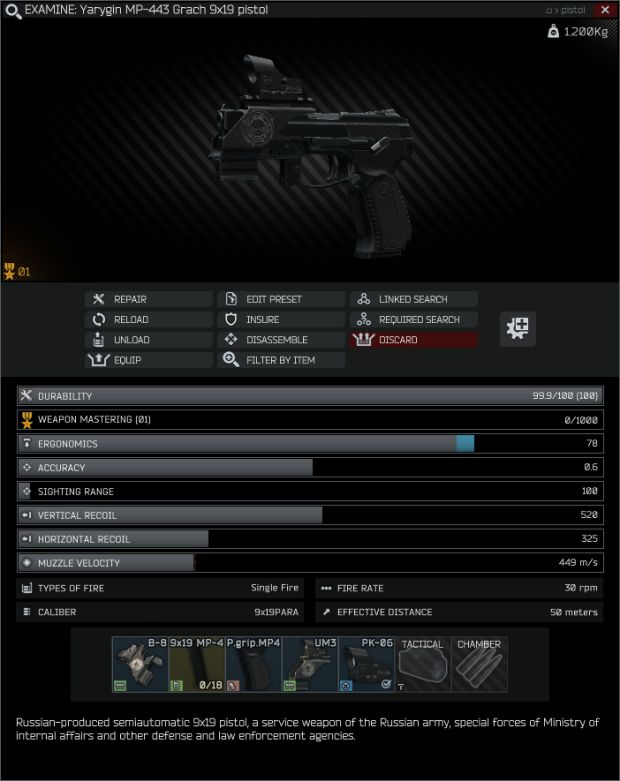
Task: Equip the MP-443 pistol
Action: pos(149,360)
